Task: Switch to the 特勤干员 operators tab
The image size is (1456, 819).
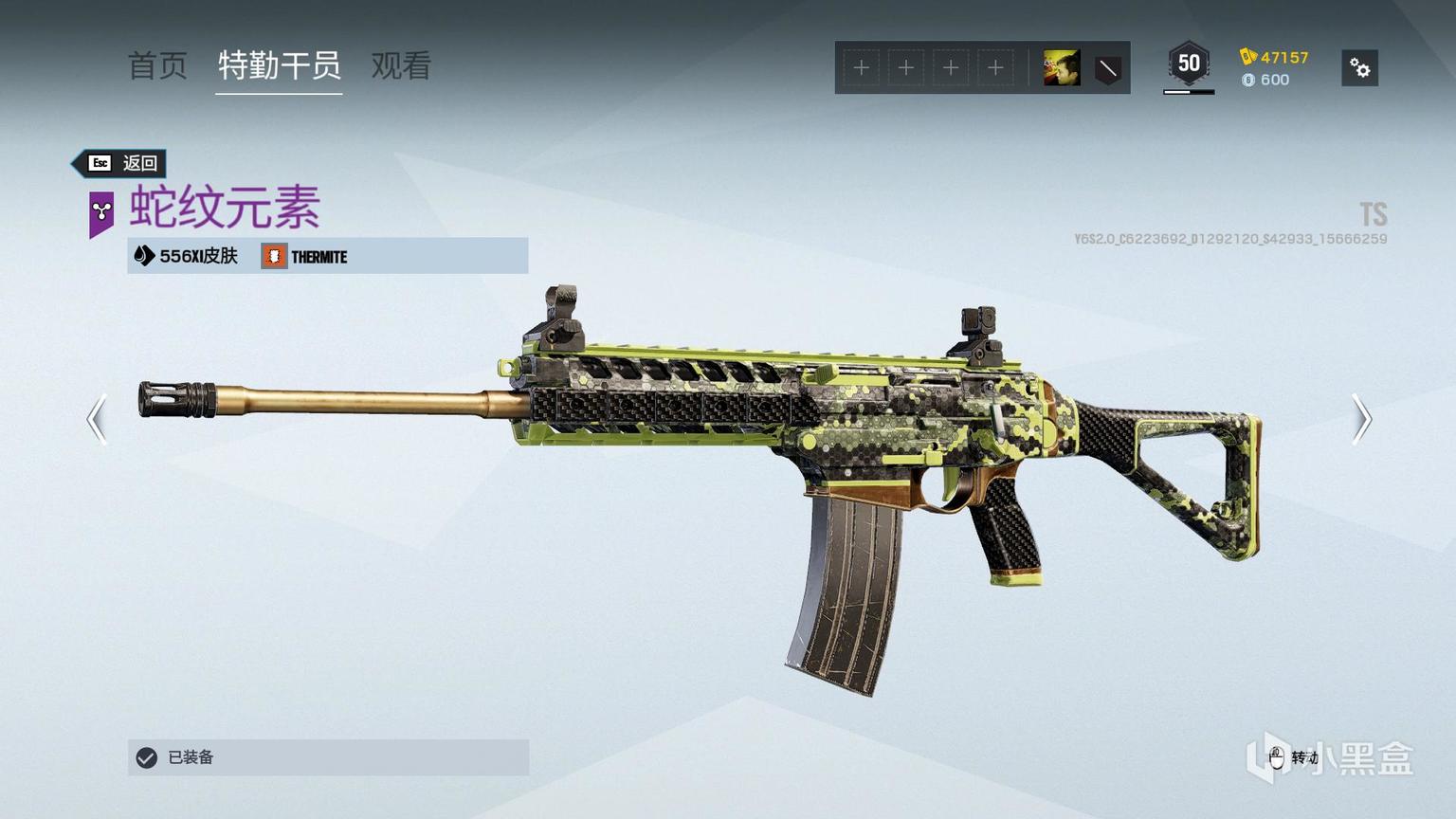Action: pos(279,66)
